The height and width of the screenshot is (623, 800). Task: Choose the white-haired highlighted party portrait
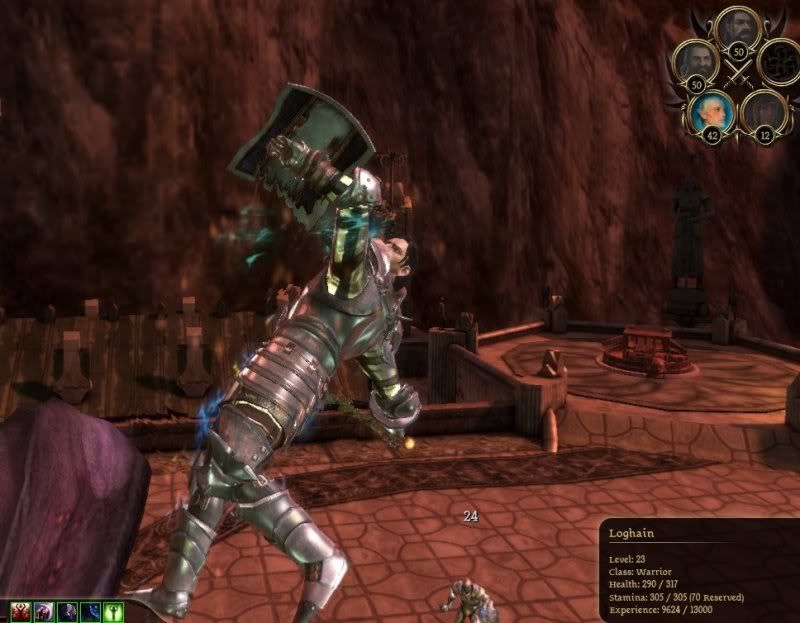click(x=711, y=110)
